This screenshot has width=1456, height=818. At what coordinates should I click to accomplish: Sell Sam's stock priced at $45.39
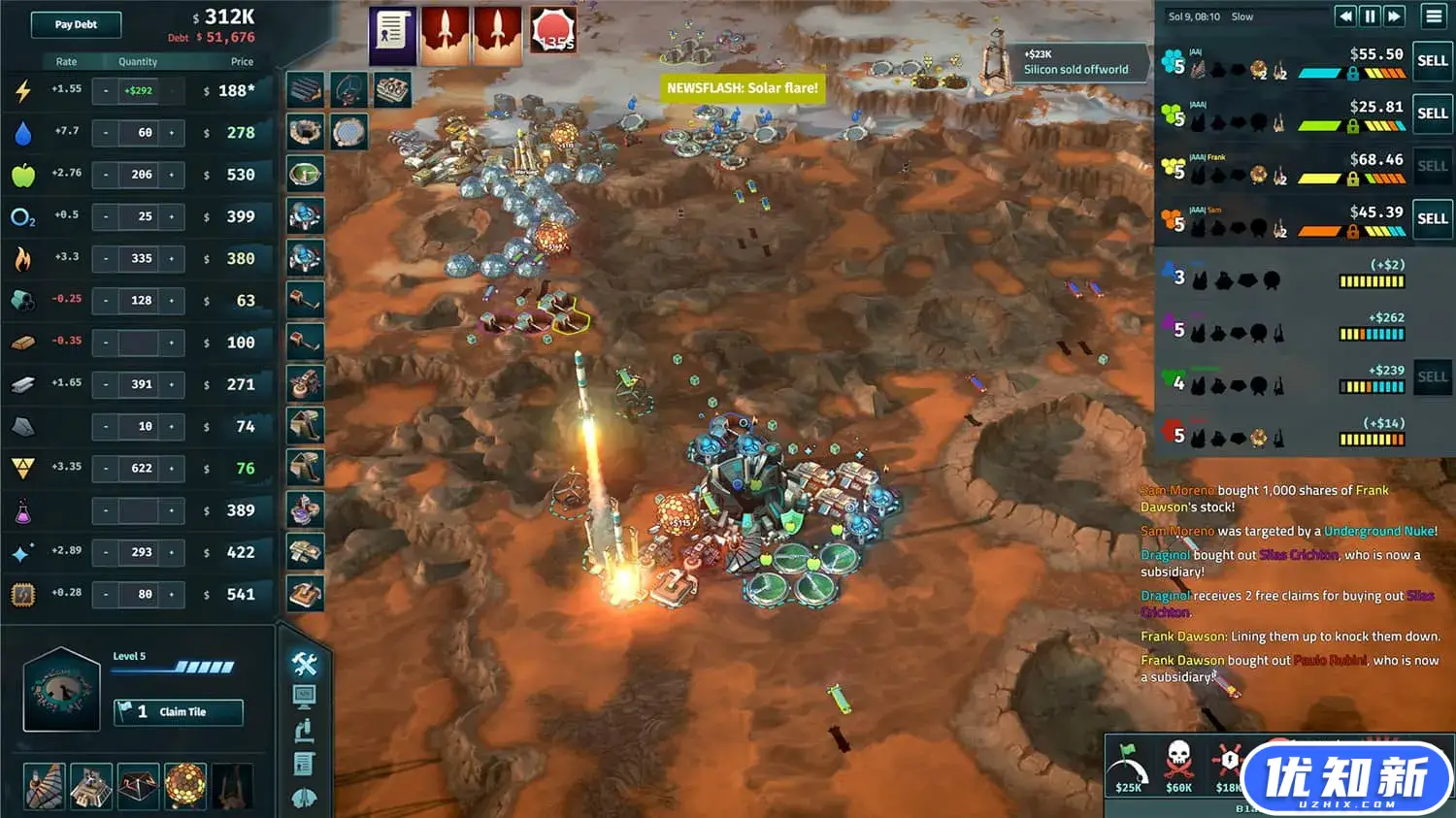(1432, 218)
